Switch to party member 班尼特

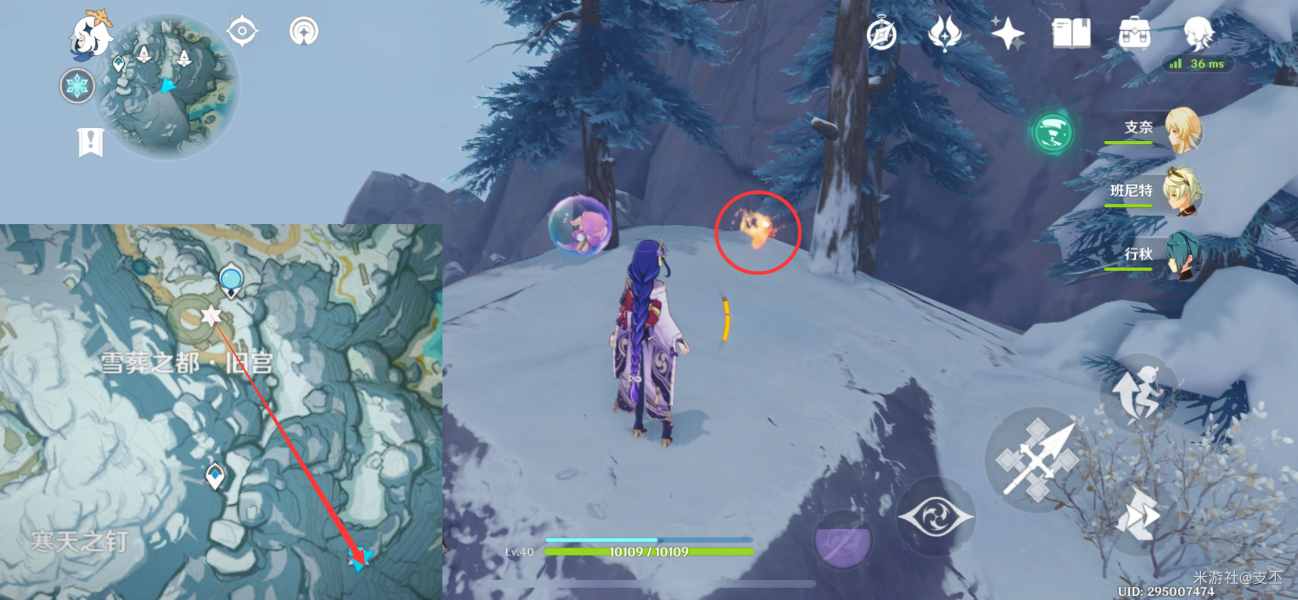1183,192
